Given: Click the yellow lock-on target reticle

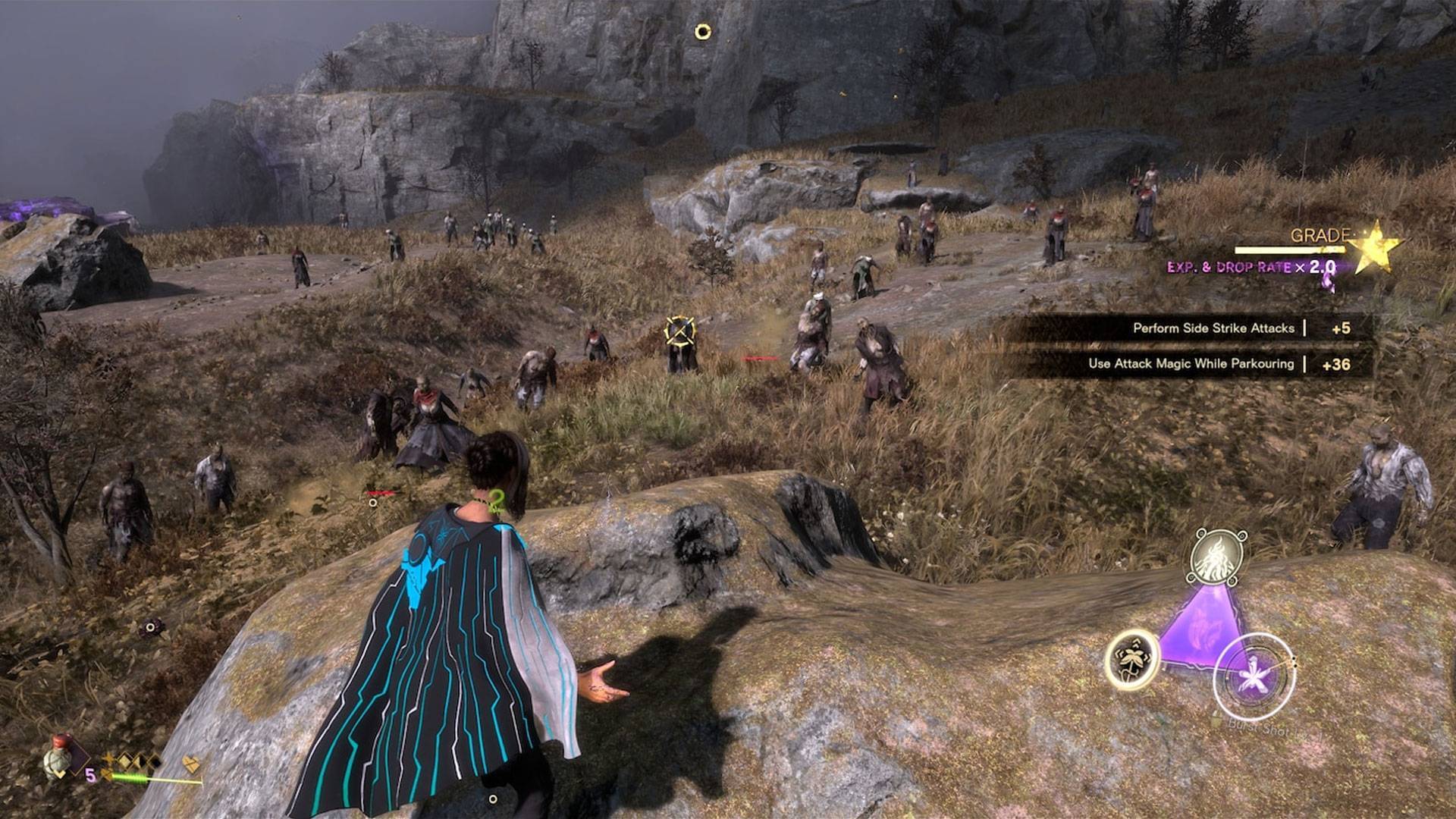Looking at the screenshot, I should (x=679, y=331).
